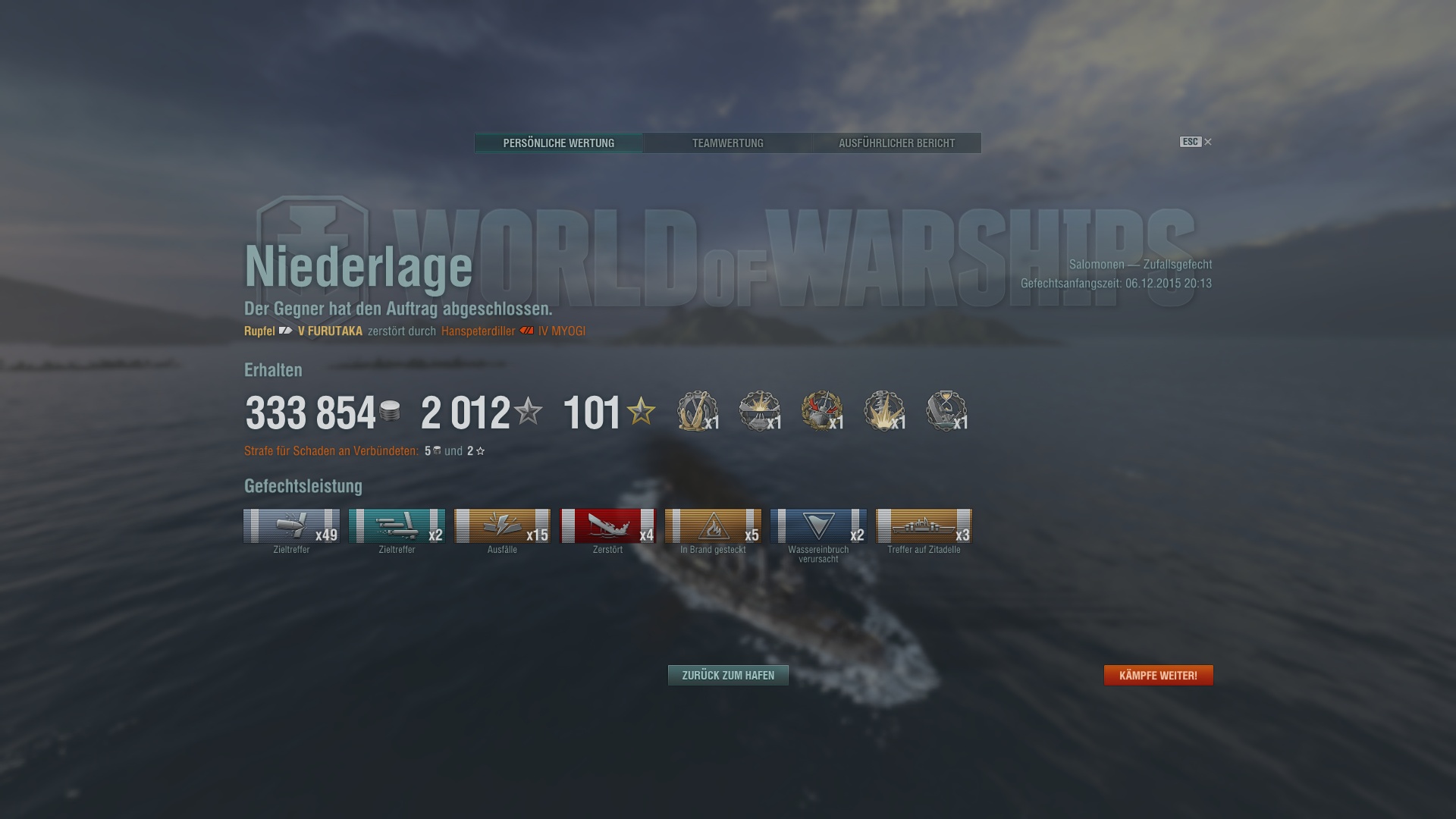
Task: Switch to the Teamwertung tab
Action: pyautogui.click(x=727, y=143)
